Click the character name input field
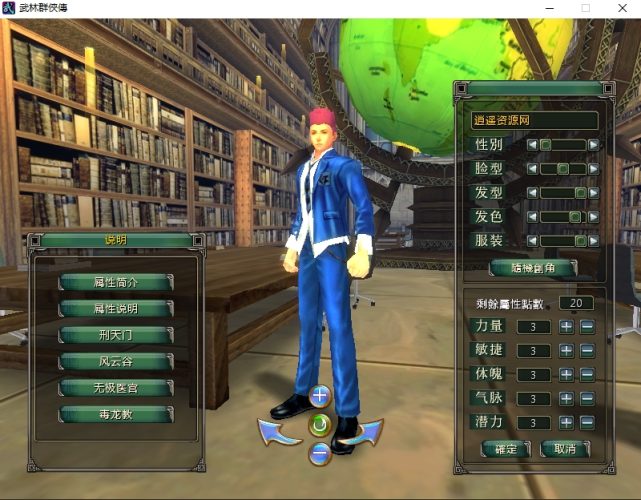The width and height of the screenshot is (641, 500). 533,120
